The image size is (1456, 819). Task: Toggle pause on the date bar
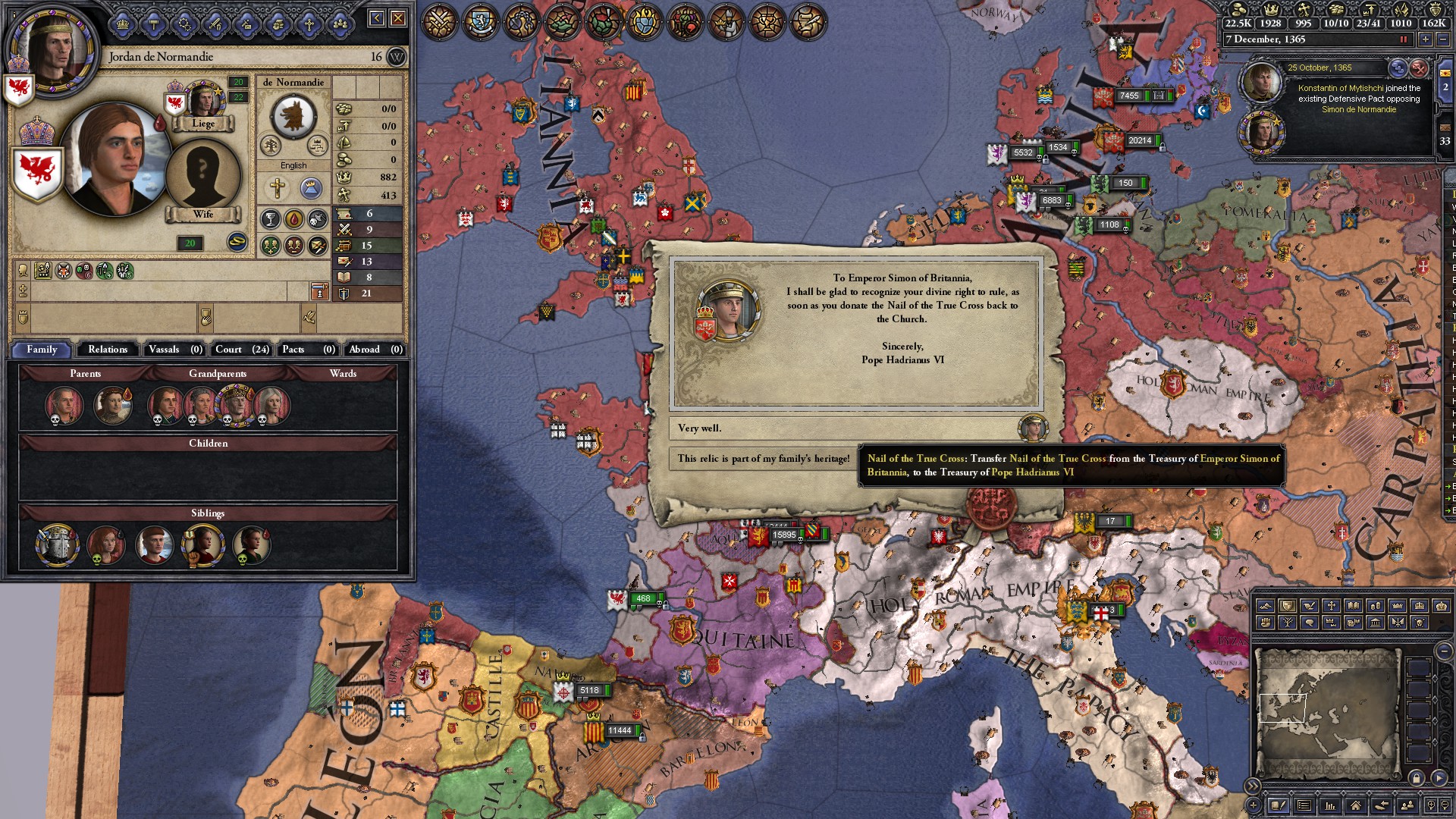click(x=1403, y=39)
